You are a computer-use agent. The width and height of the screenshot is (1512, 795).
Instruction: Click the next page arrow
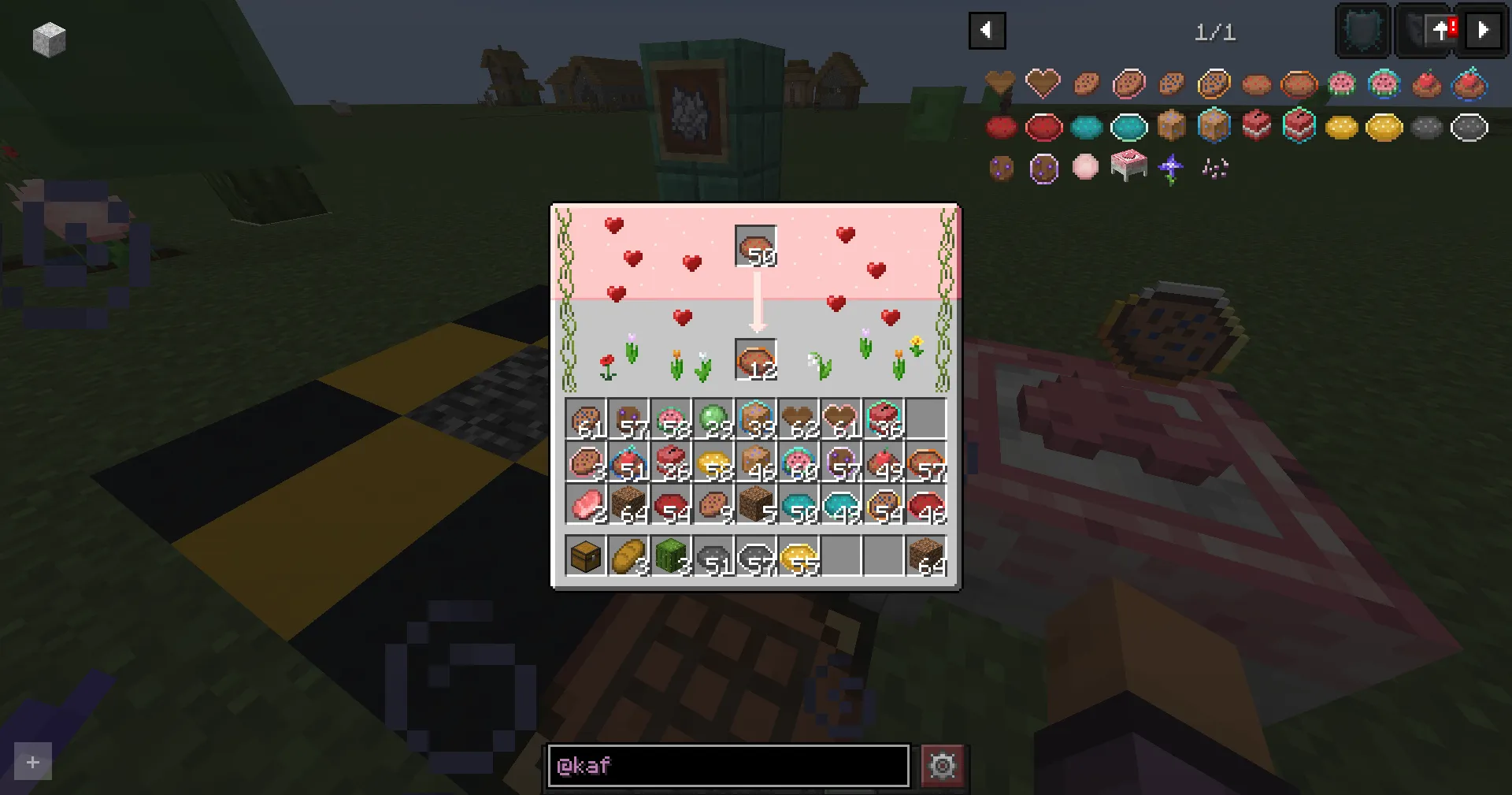pyautogui.click(x=1484, y=31)
